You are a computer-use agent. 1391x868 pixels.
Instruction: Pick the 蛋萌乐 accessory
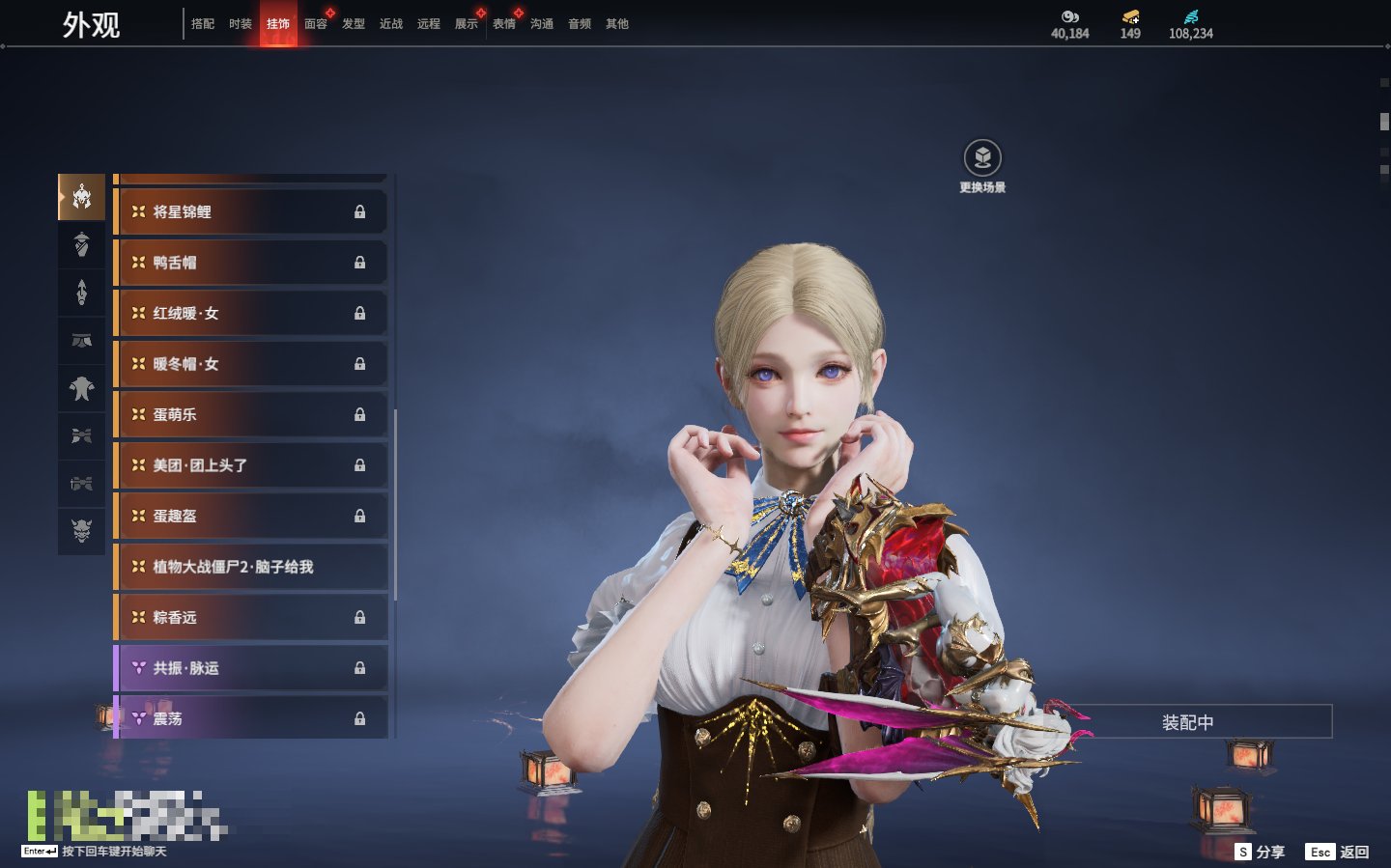coord(251,414)
